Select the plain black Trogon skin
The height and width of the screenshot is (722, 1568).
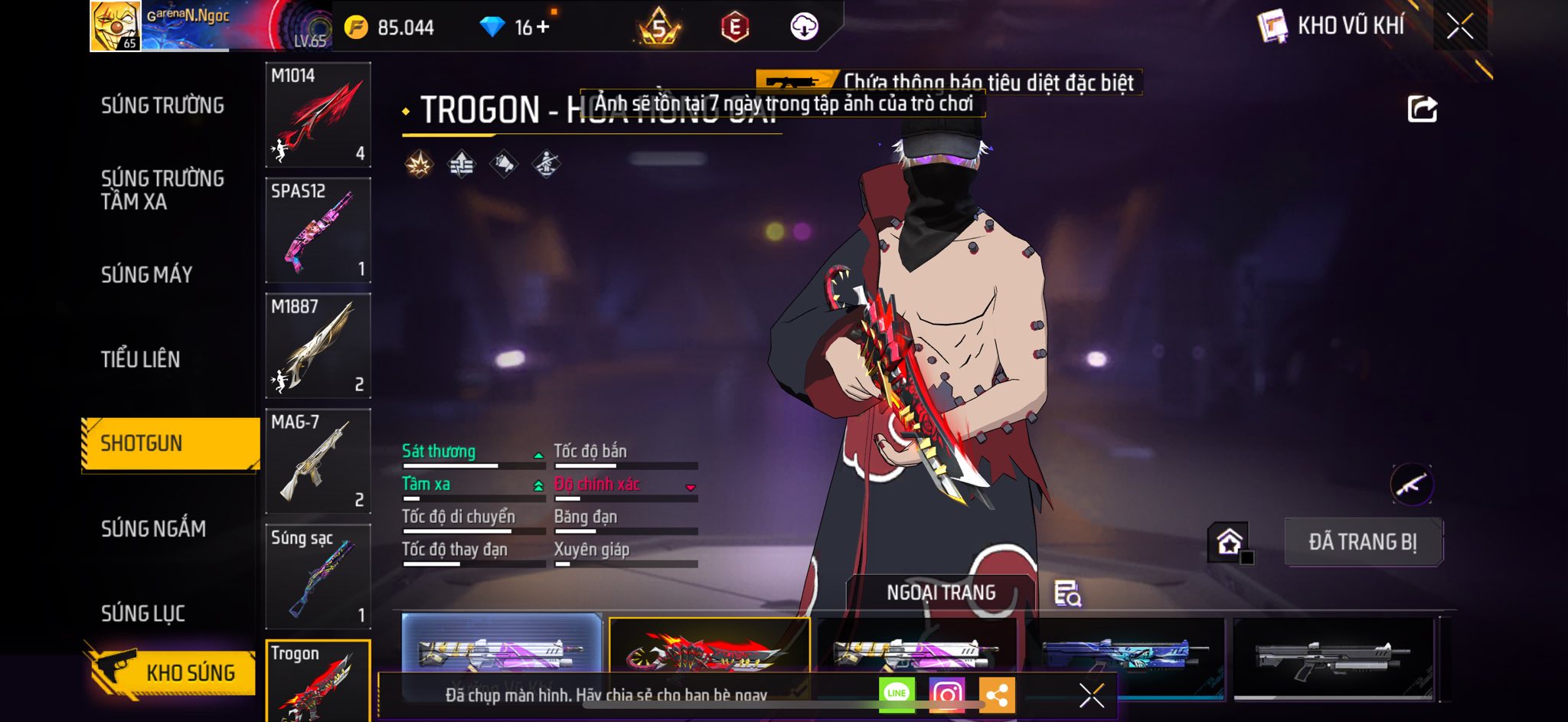1332,657
